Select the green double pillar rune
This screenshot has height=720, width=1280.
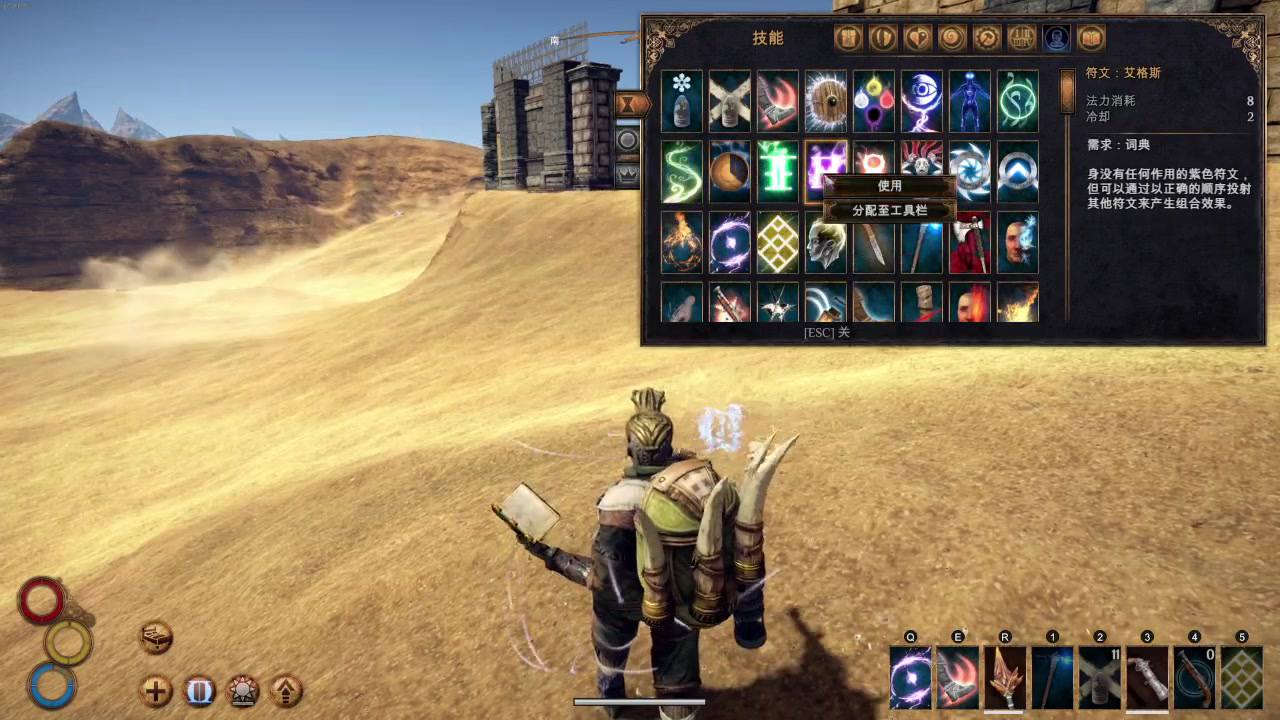pos(778,171)
